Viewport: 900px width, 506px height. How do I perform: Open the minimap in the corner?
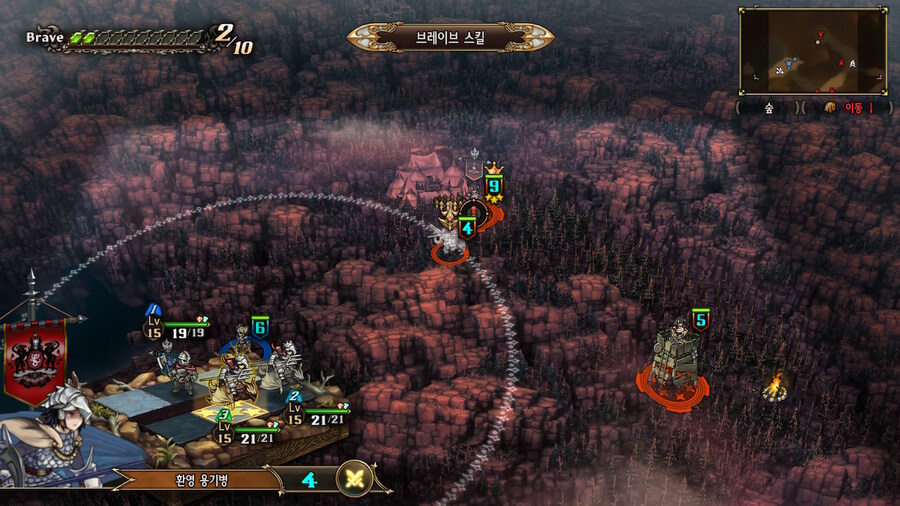813,51
